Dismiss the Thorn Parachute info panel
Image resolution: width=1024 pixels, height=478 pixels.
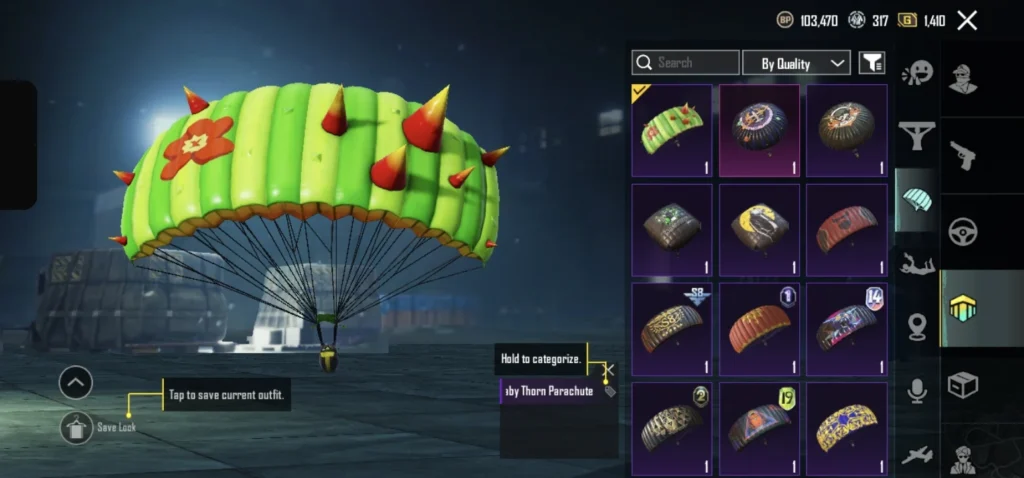[608, 369]
